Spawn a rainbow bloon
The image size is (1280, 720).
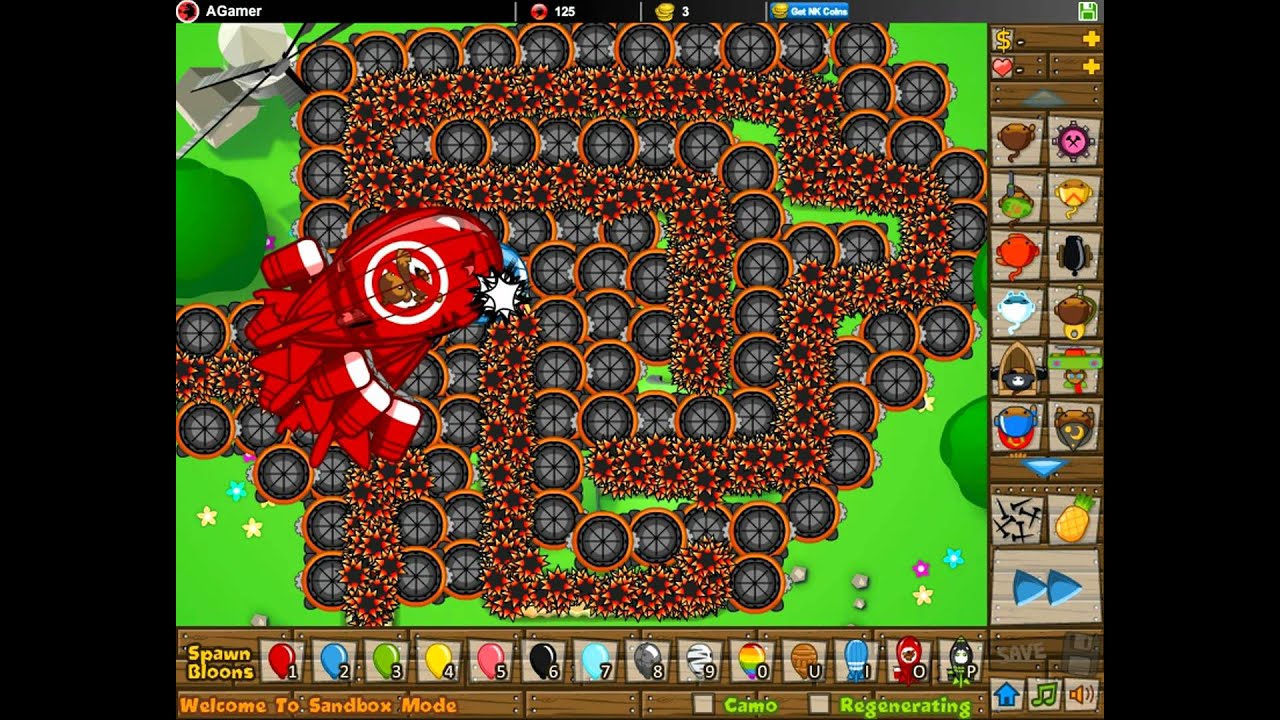point(751,661)
